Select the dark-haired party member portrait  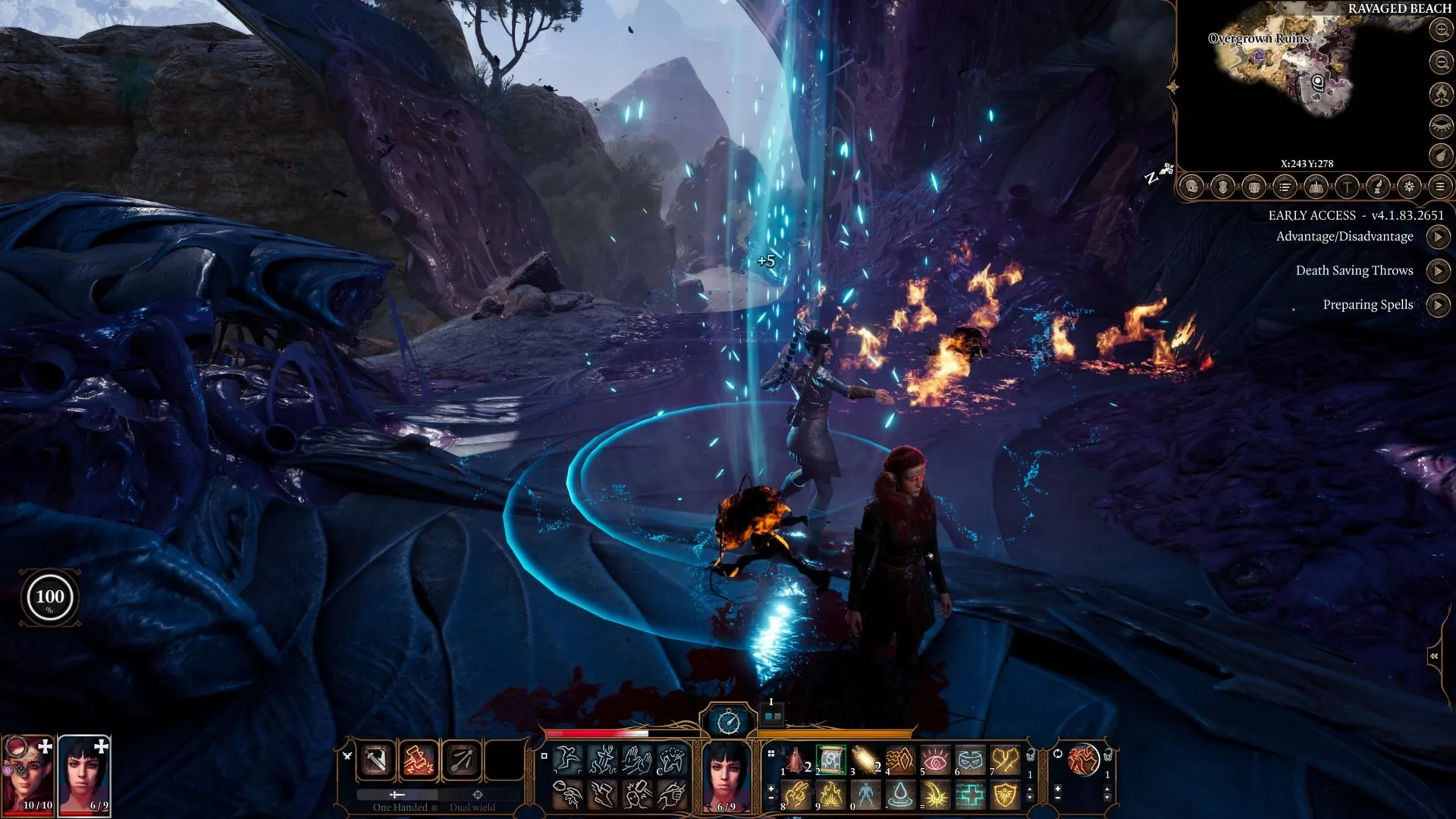(84, 772)
